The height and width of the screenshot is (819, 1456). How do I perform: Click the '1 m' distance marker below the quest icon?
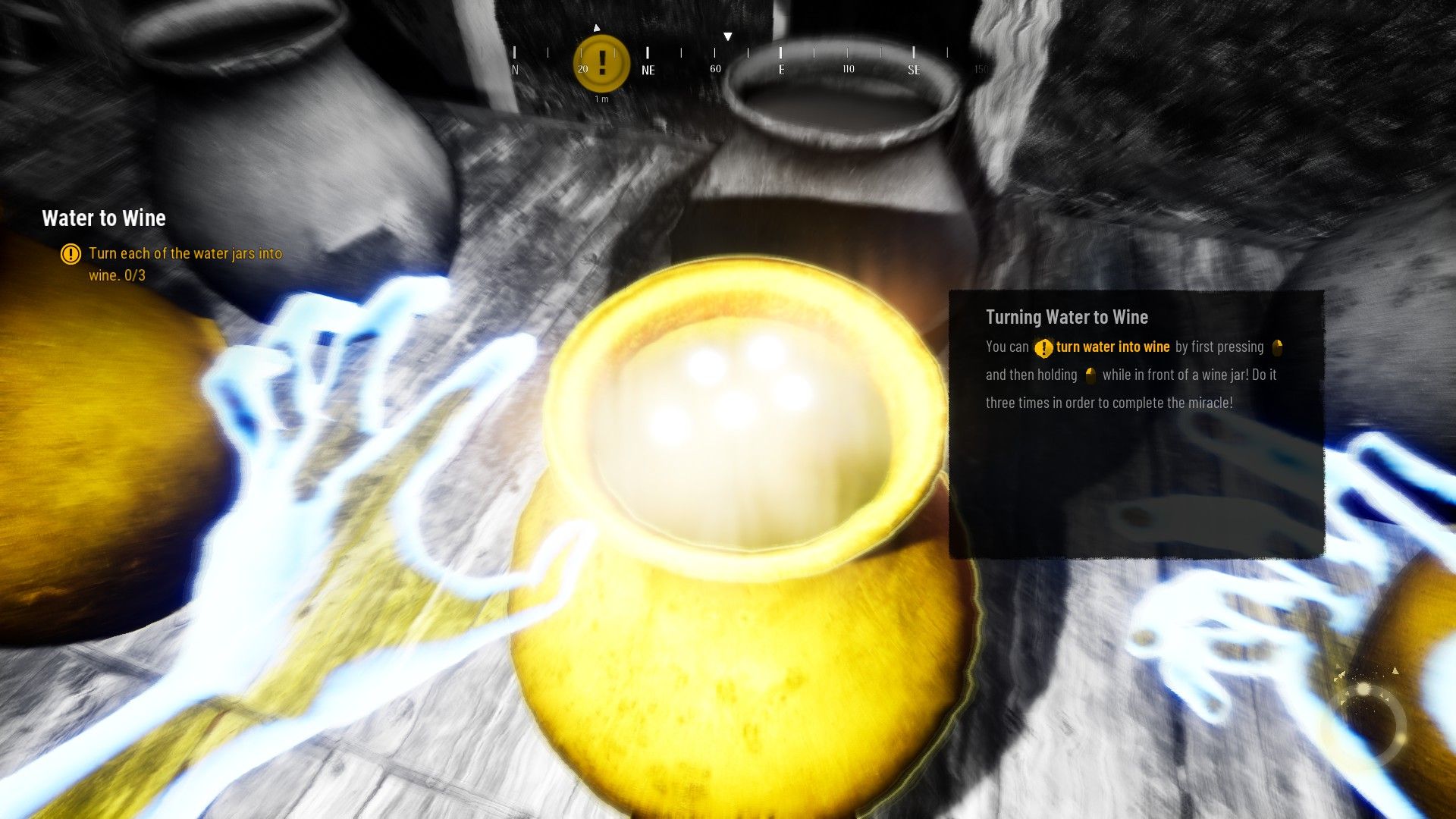point(601,99)
